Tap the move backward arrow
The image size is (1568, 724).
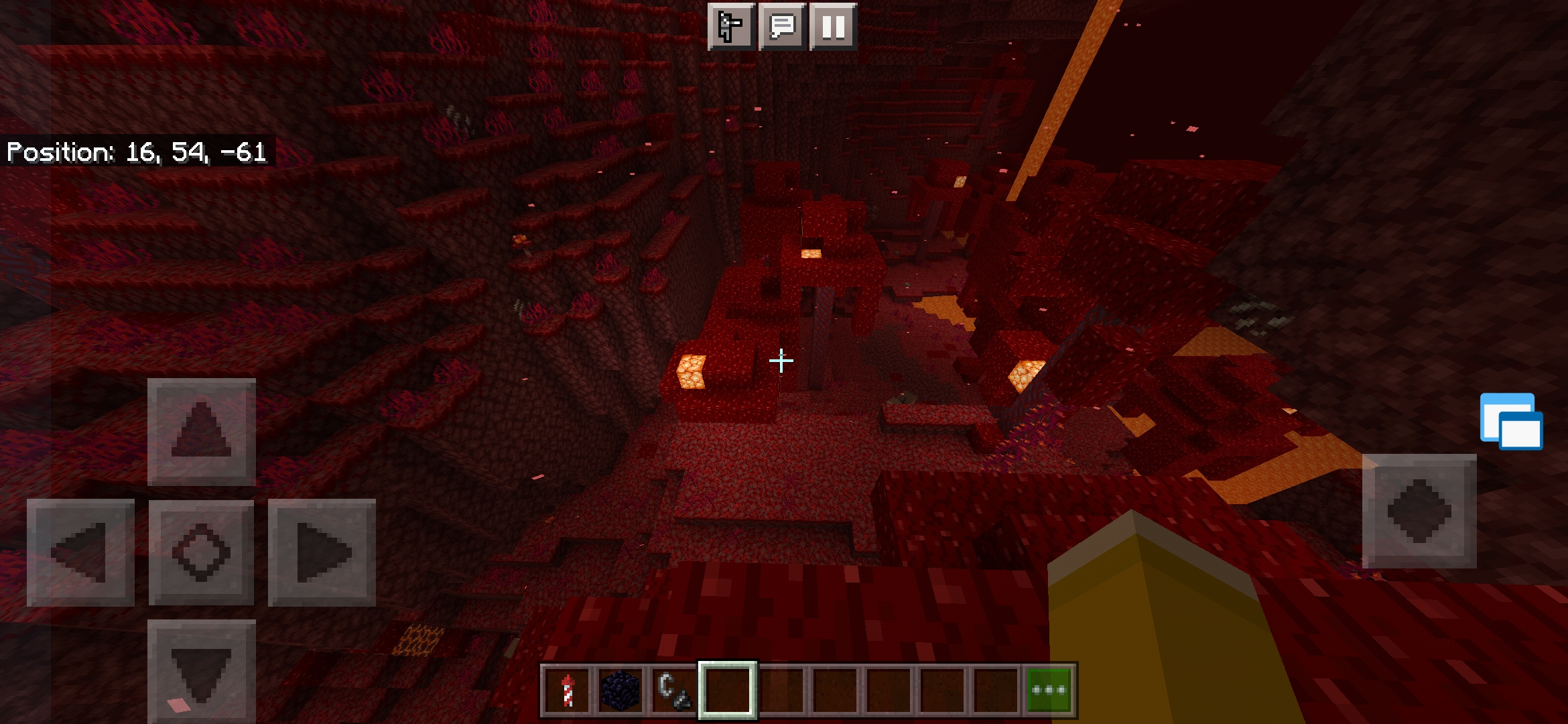(201, 670)
